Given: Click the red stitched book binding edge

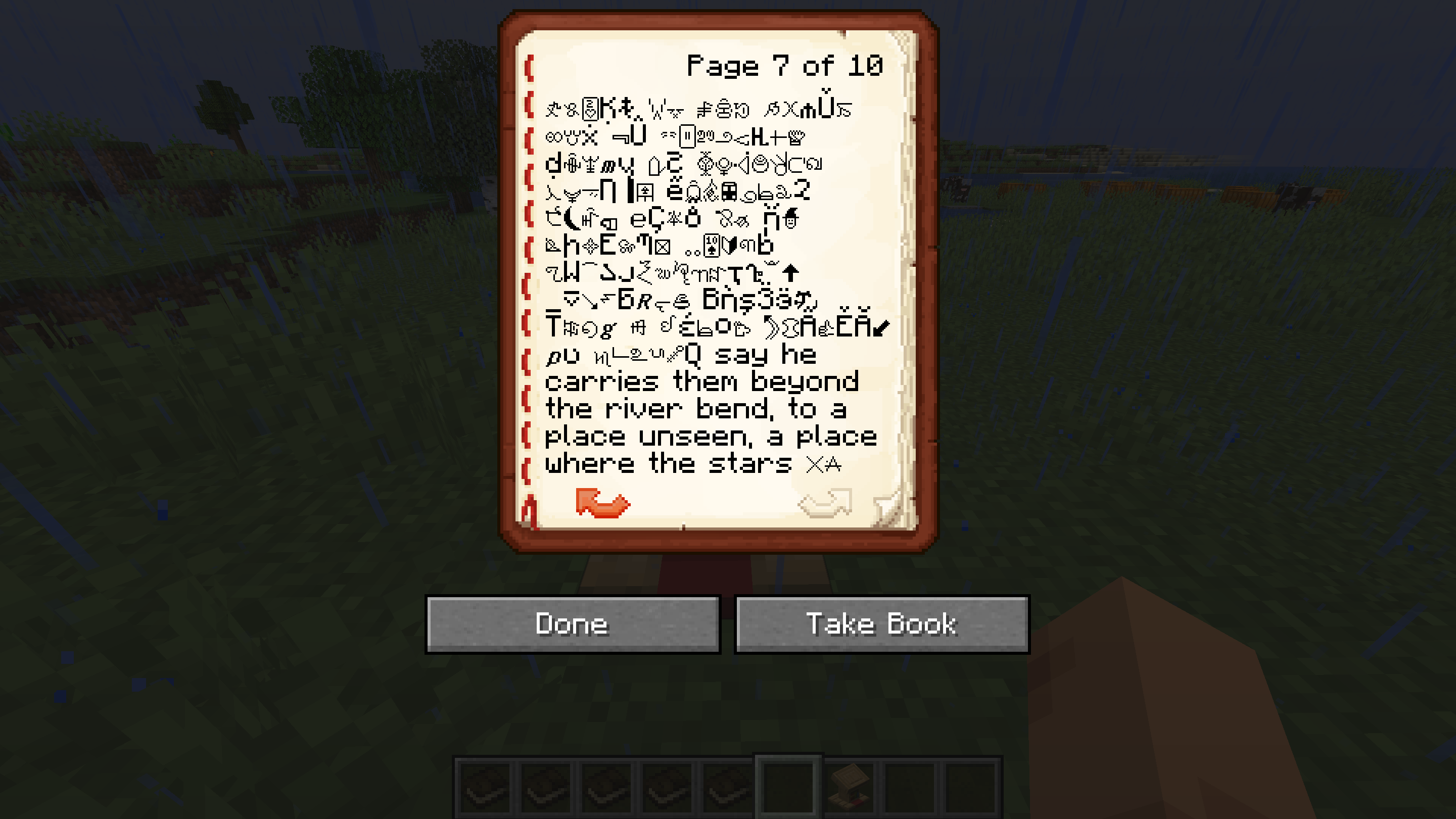Looking at the screenshot, I should click(529, 282).
